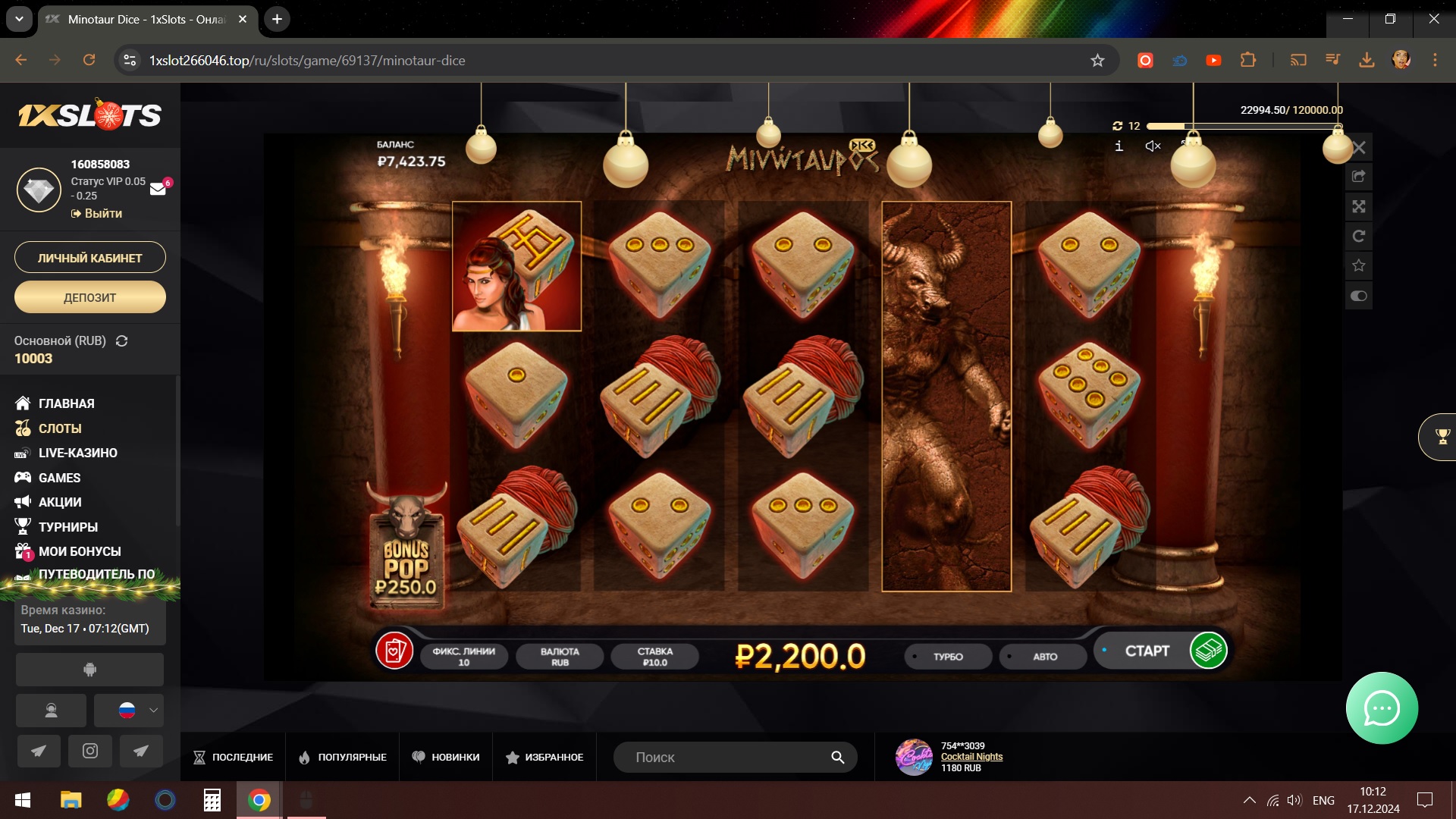Change the ВАЛЮТА RUB currency setting
Viewport: 1456px width, 819px height.
pyautogui.click(x=560, y=657)
